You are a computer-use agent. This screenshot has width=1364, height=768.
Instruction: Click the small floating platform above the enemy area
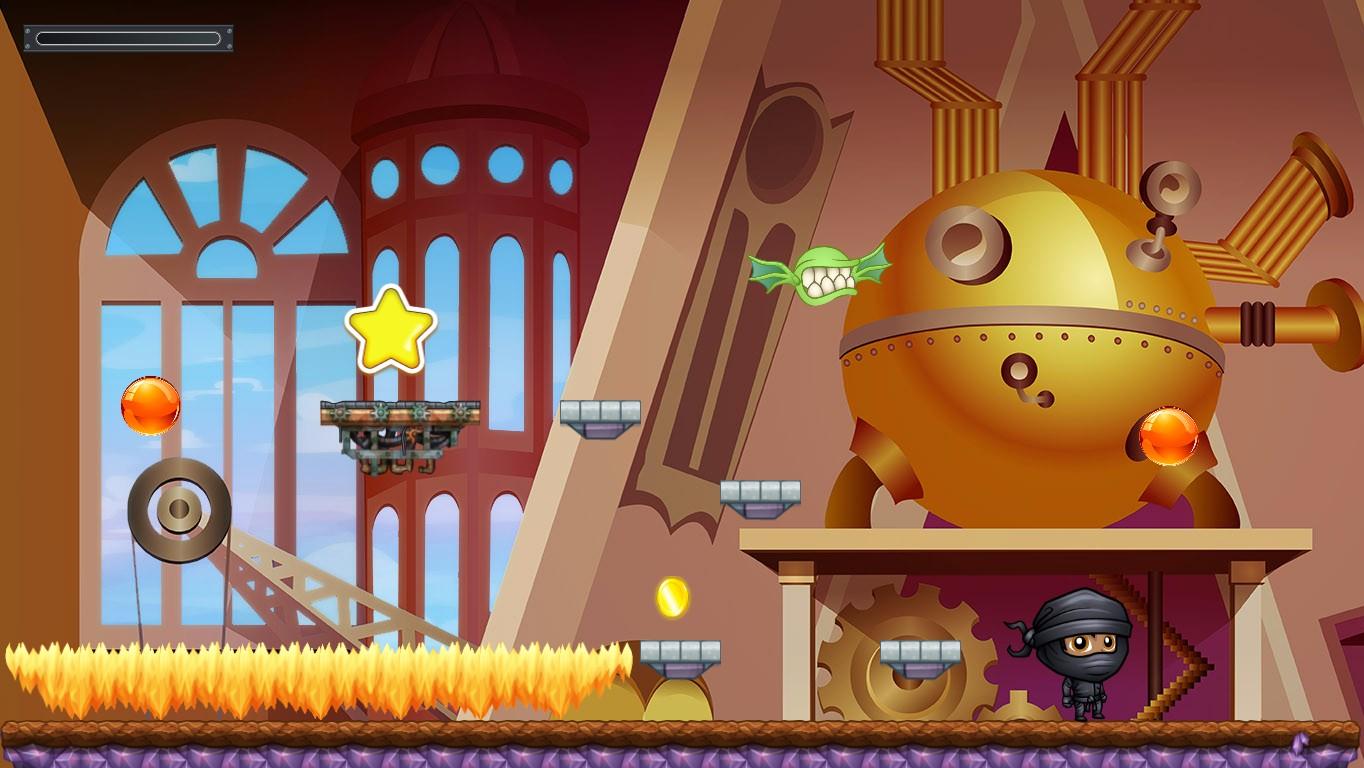tap(600, 410)
